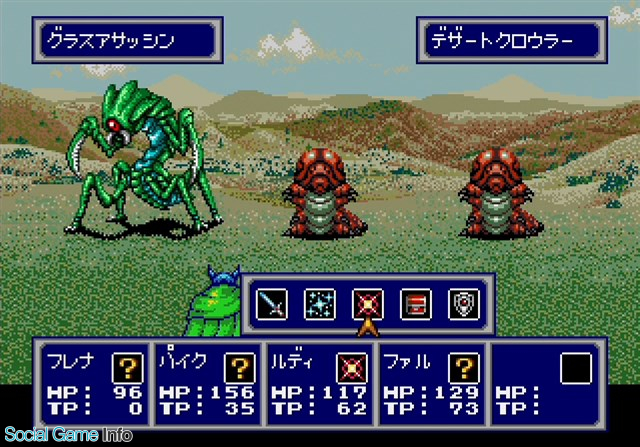Select the sword attack command
The width and height of the screenshot is (640, 447).
(272, 303)
